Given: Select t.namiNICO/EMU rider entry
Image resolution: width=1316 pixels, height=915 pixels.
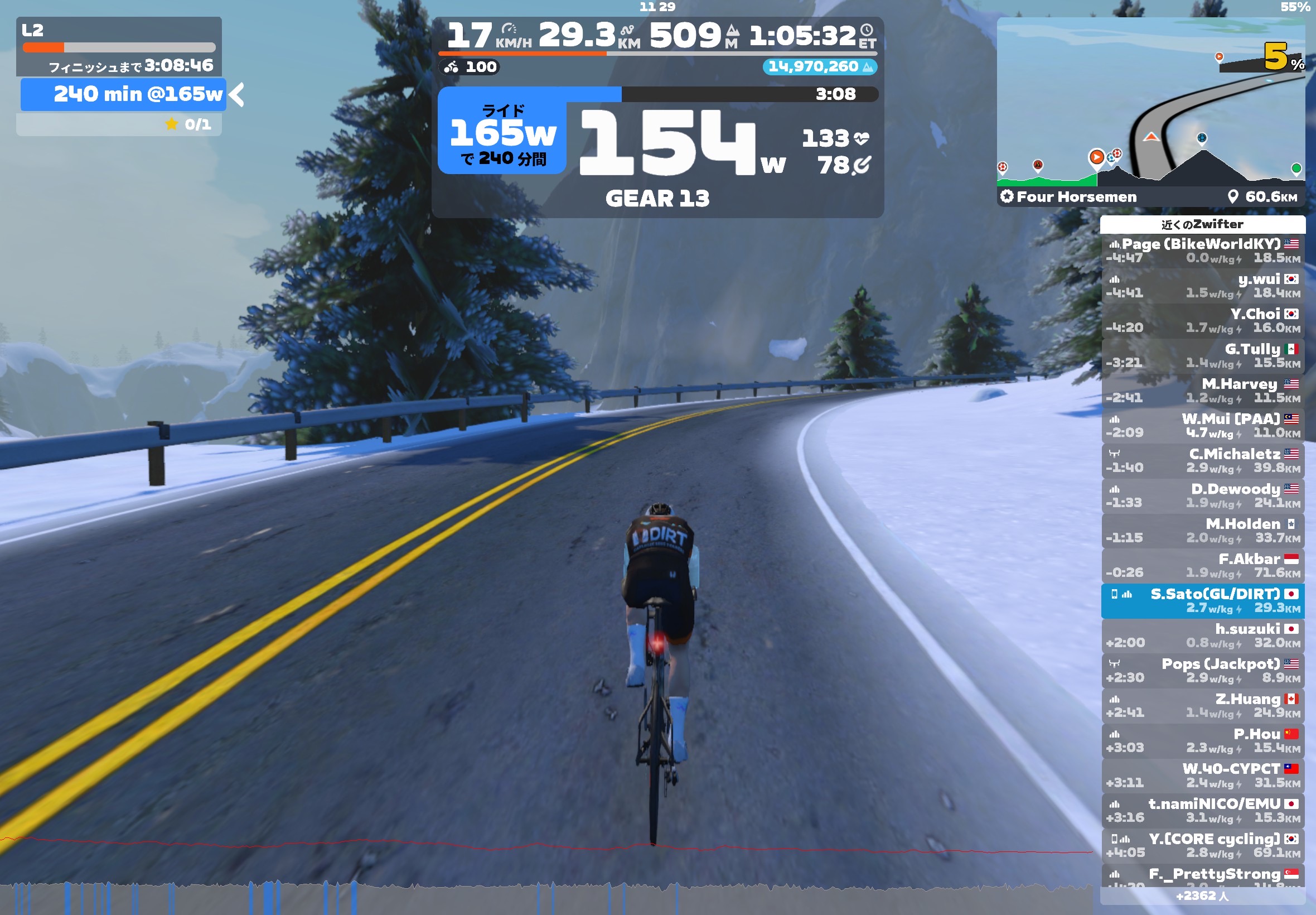Looking at the screenshot, I should (1202, 810).
